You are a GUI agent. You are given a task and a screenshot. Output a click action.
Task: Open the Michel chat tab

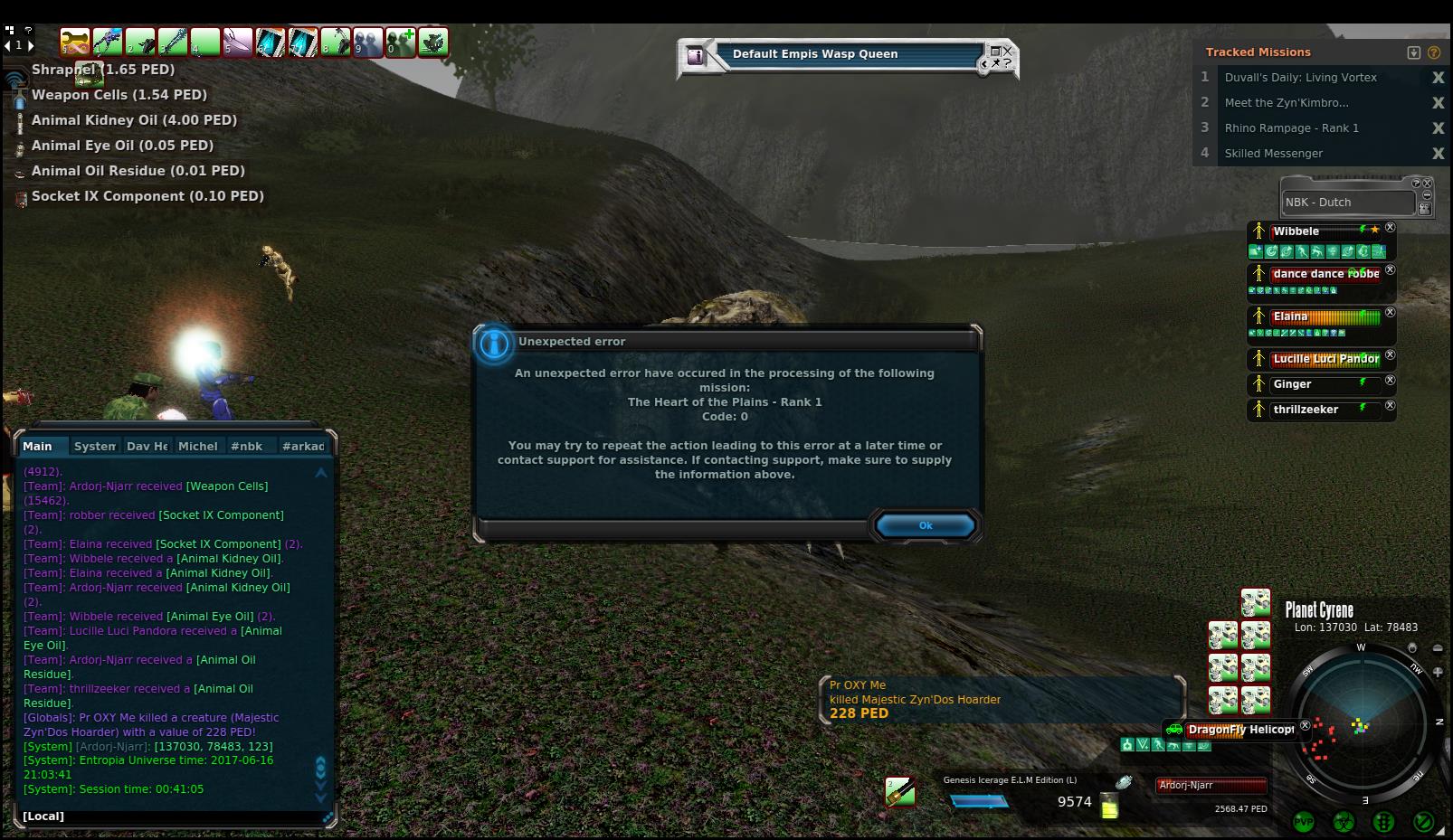tap(197, 446)
